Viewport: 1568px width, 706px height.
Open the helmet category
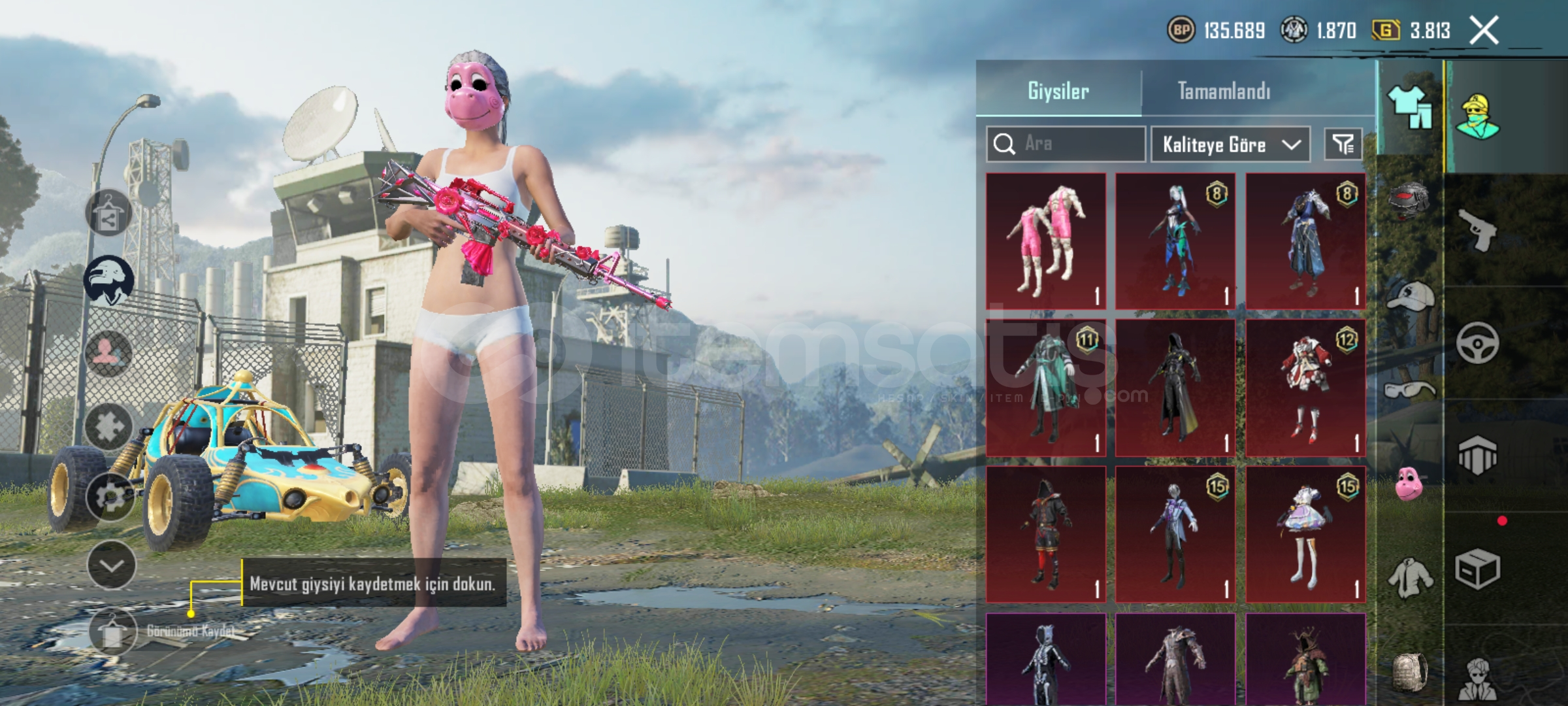pos(1410,199)
